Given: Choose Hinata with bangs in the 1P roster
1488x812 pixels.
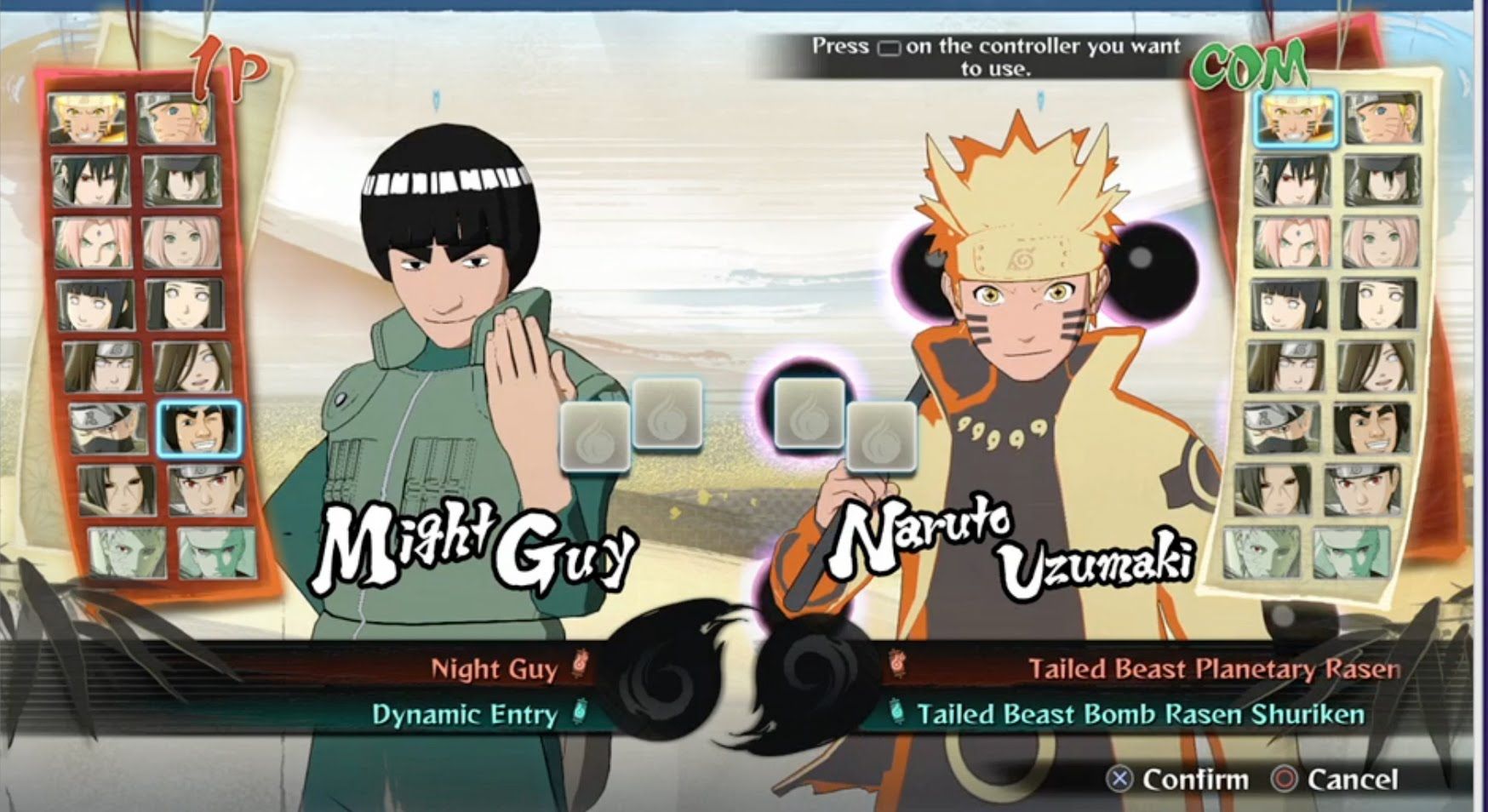Looking at the screenshot, I should (x=95, y=305).
